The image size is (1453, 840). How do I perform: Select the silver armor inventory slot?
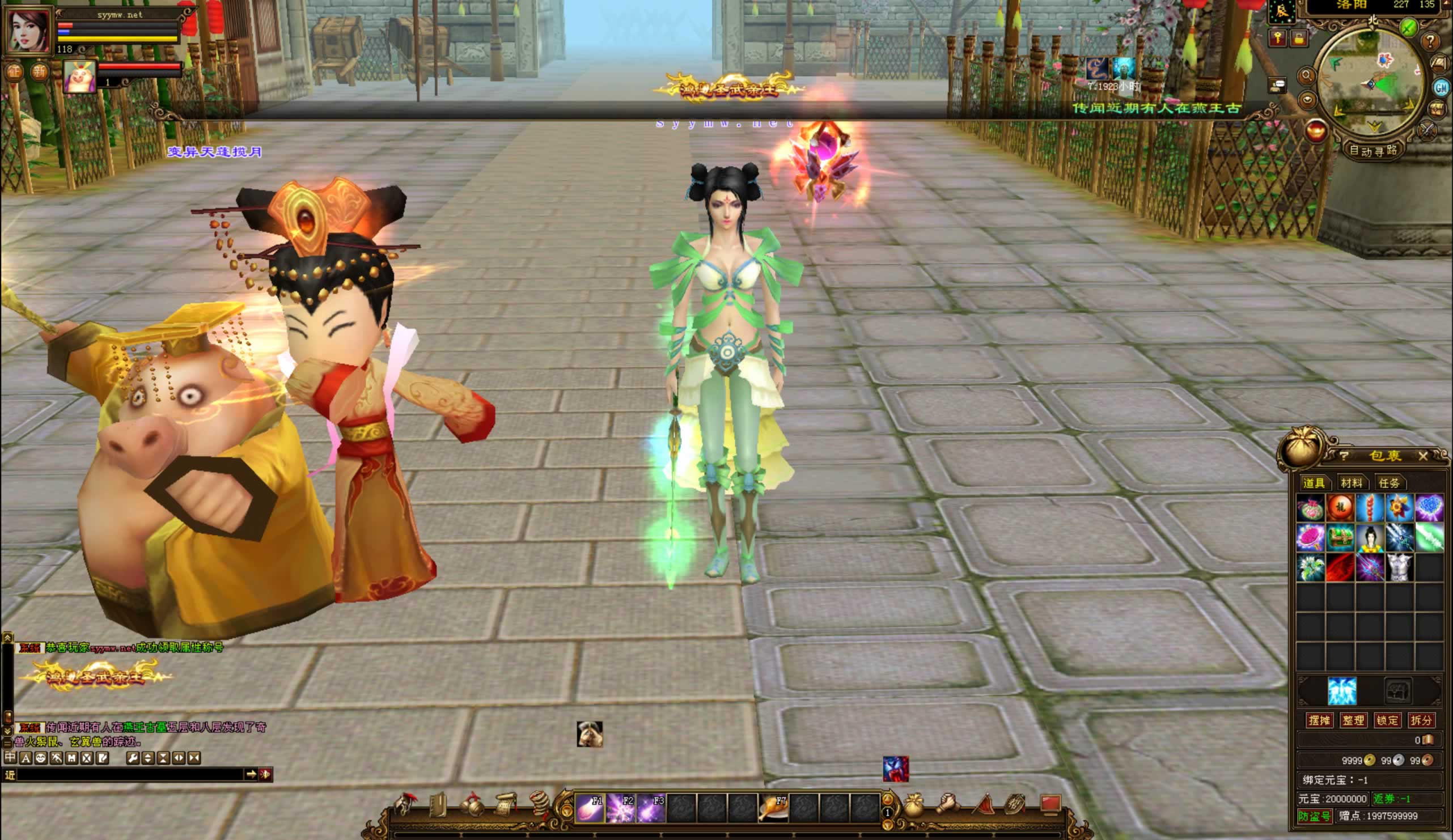pos(1399,567)
